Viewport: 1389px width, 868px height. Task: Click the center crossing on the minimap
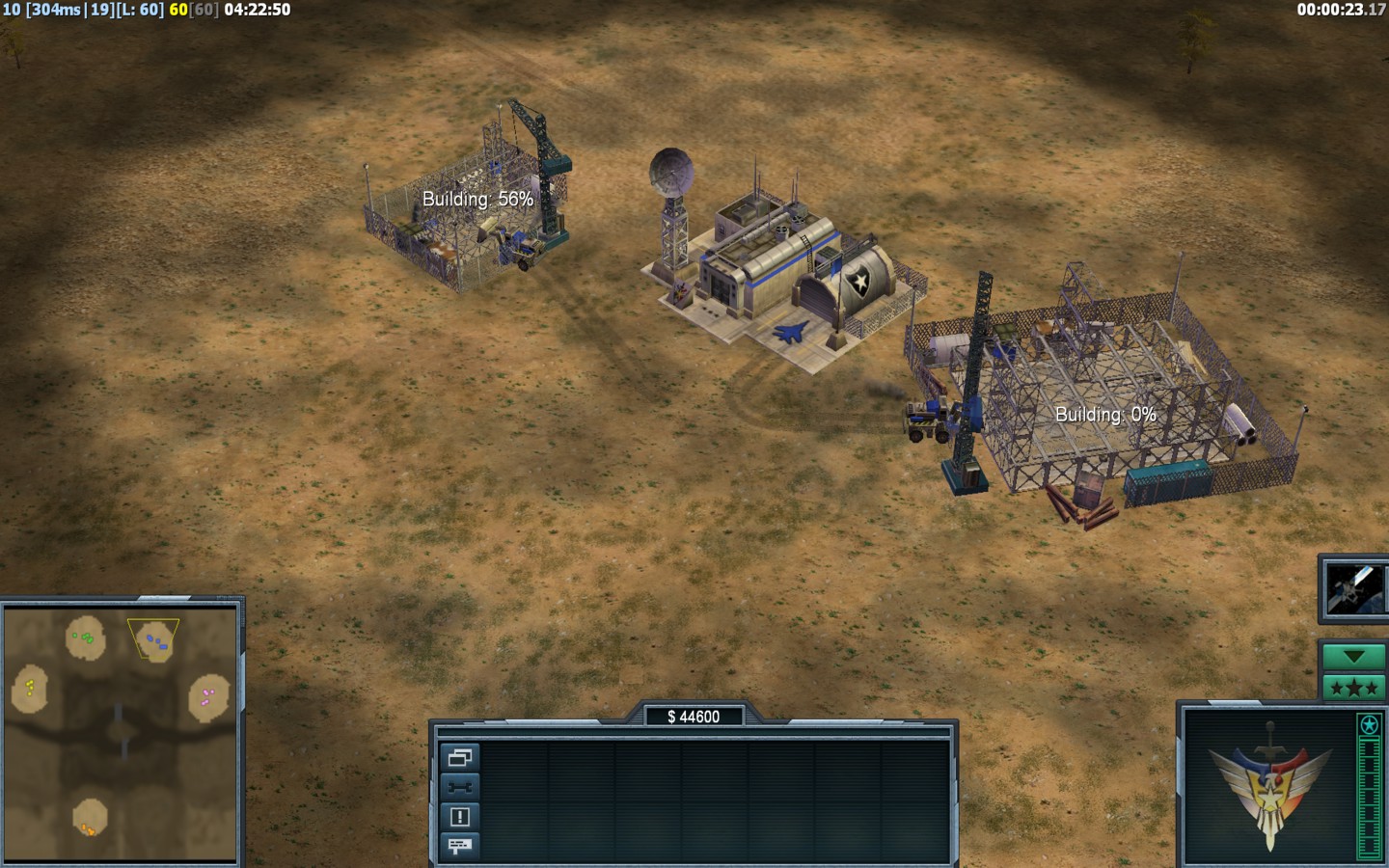pos(120,731)
